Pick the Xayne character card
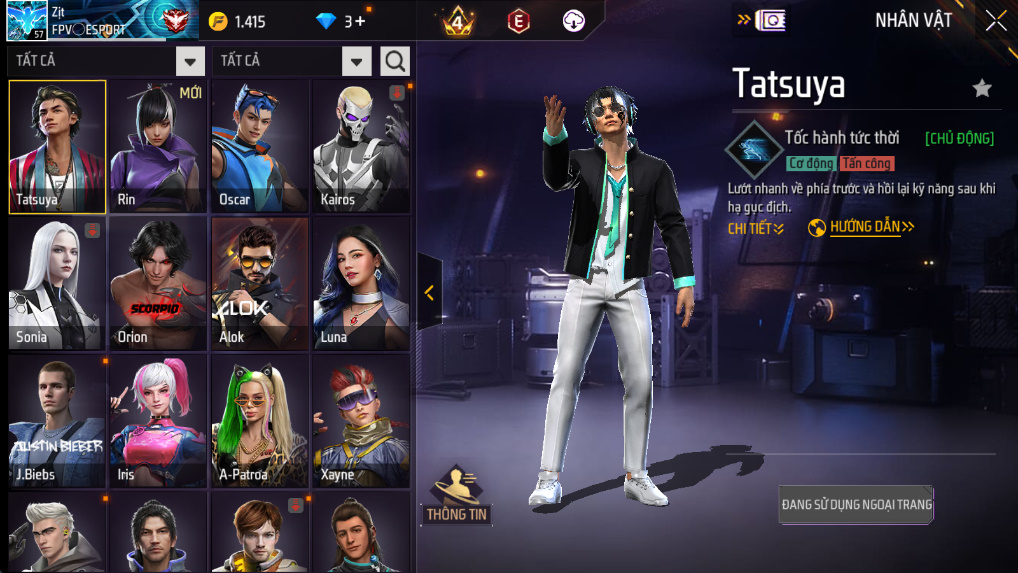The height and width of the screenshot is (573, 1018). (361, 421)
